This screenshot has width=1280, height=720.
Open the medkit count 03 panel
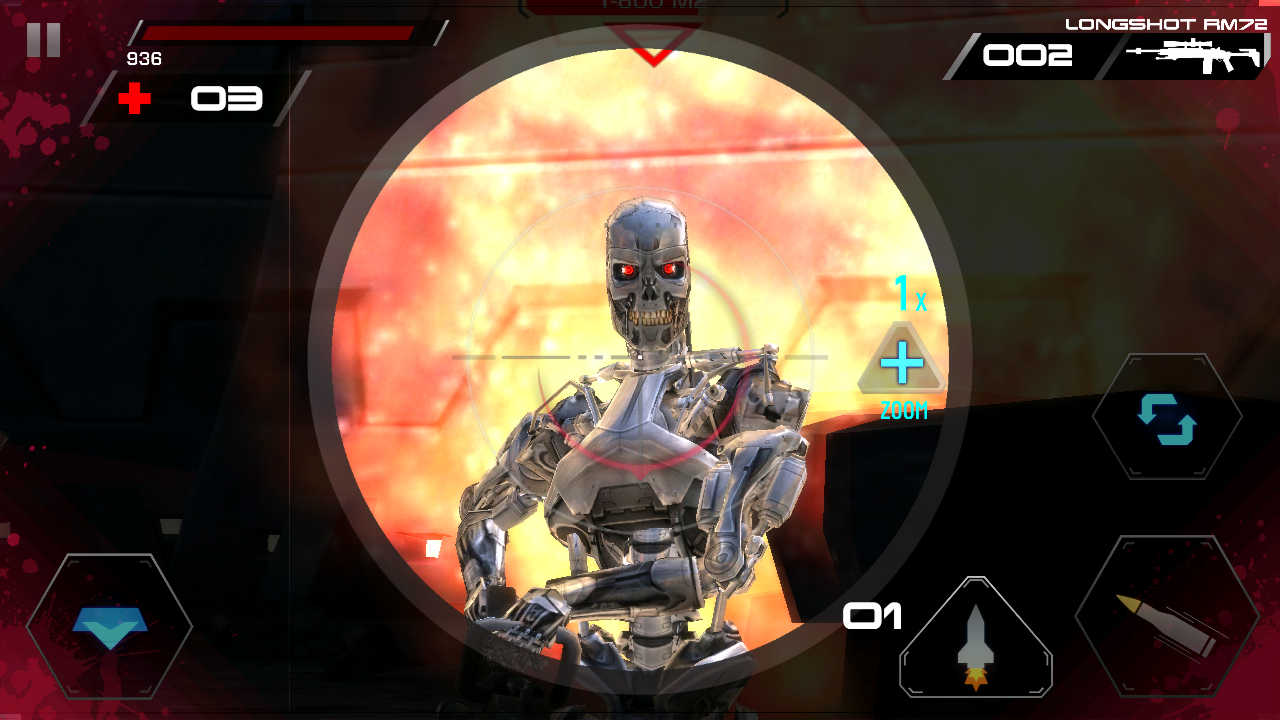[225, 99]
